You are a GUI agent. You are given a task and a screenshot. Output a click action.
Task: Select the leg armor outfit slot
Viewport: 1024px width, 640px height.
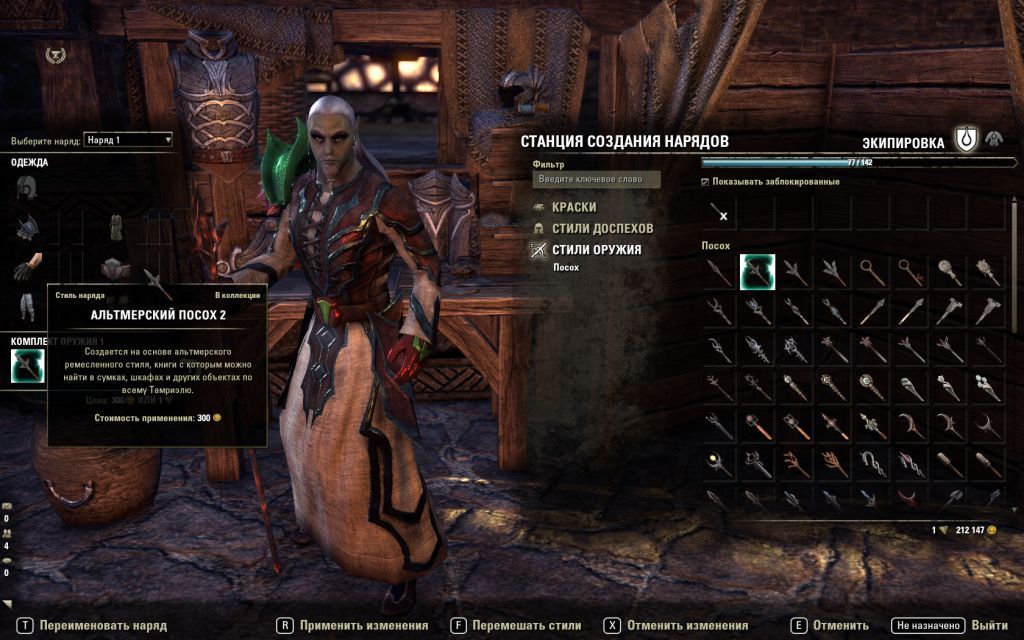click(x=26, y=305)
